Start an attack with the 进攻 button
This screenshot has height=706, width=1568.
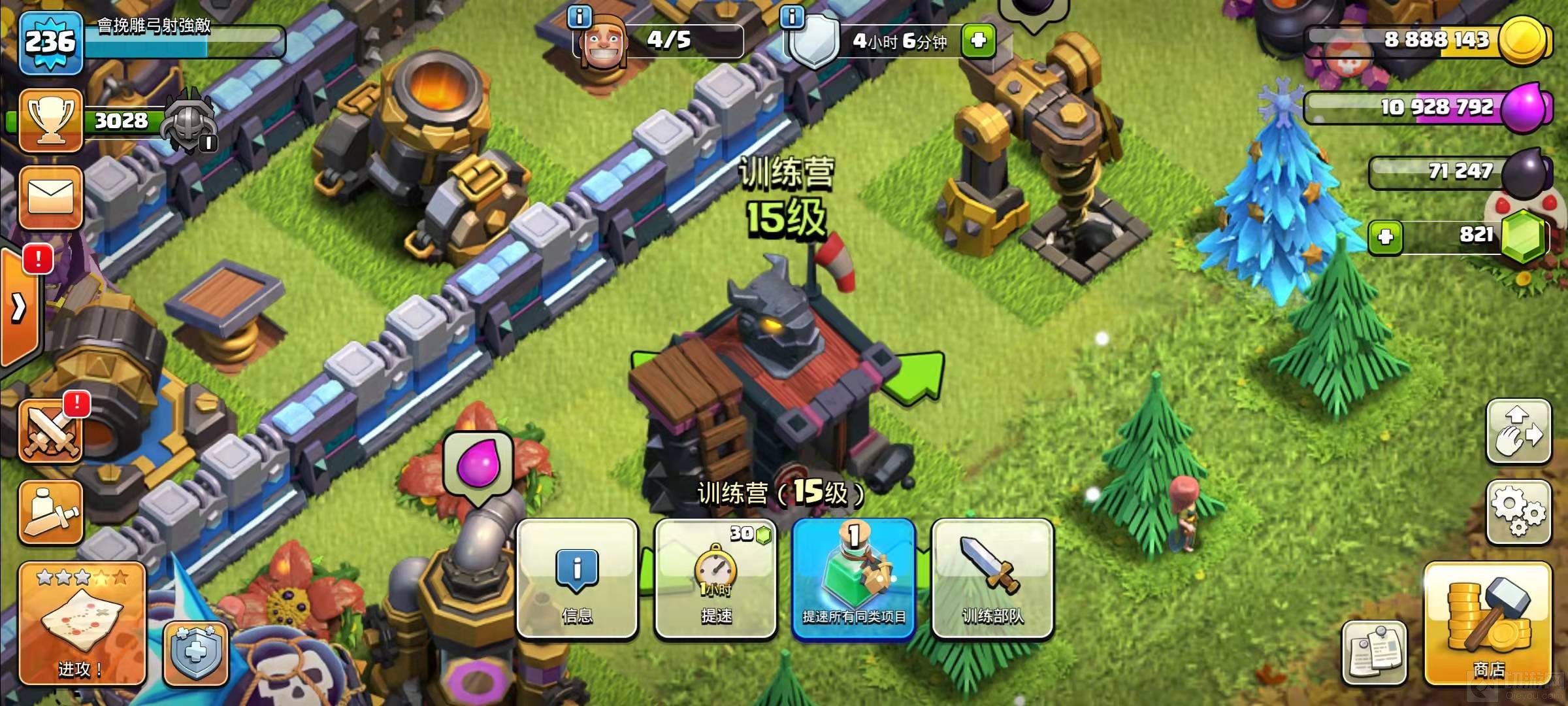pos(82,624)
